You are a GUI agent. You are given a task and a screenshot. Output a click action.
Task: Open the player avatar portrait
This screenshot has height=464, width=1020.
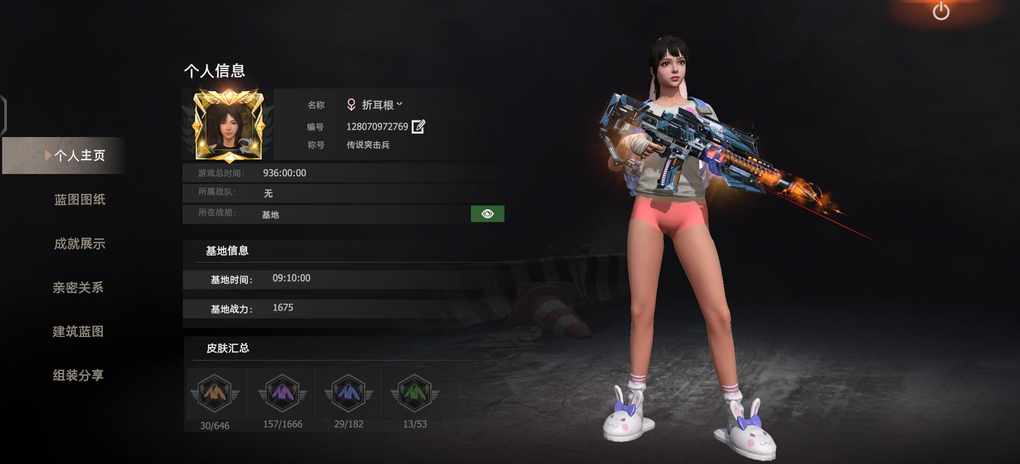[x=229, y=126]
